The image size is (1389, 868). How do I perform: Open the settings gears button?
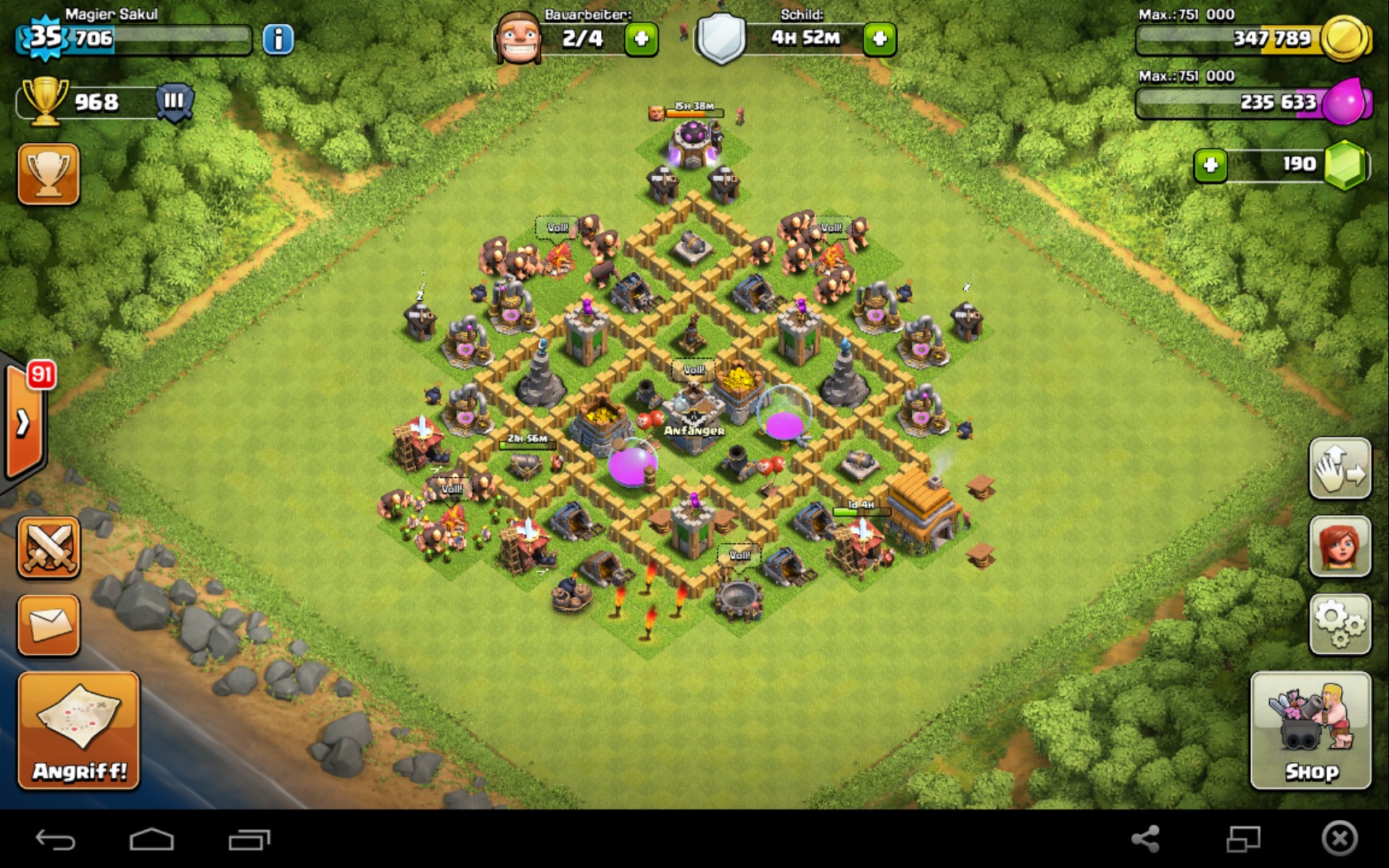[x=1340, y=625]
